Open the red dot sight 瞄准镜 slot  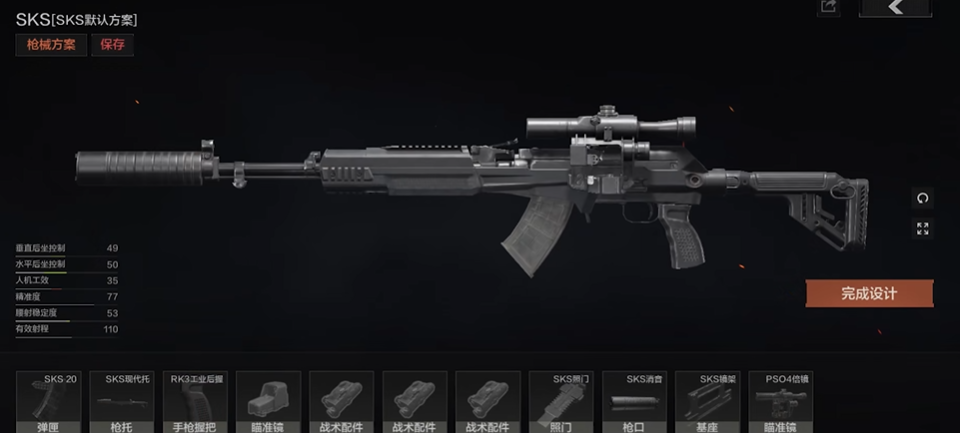(x=268, y=402)
